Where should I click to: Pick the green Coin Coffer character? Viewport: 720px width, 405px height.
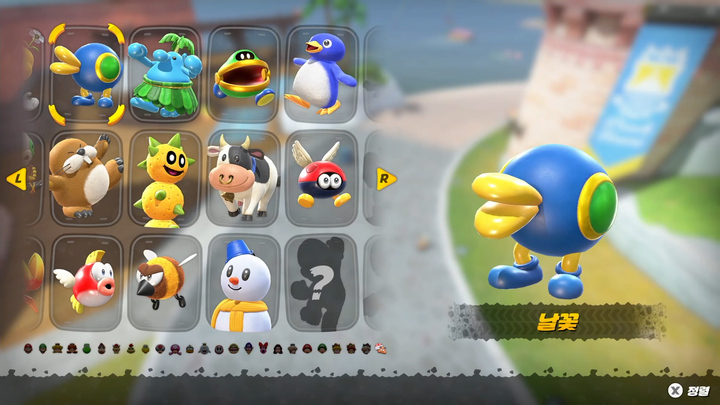(x=243, y=72)
